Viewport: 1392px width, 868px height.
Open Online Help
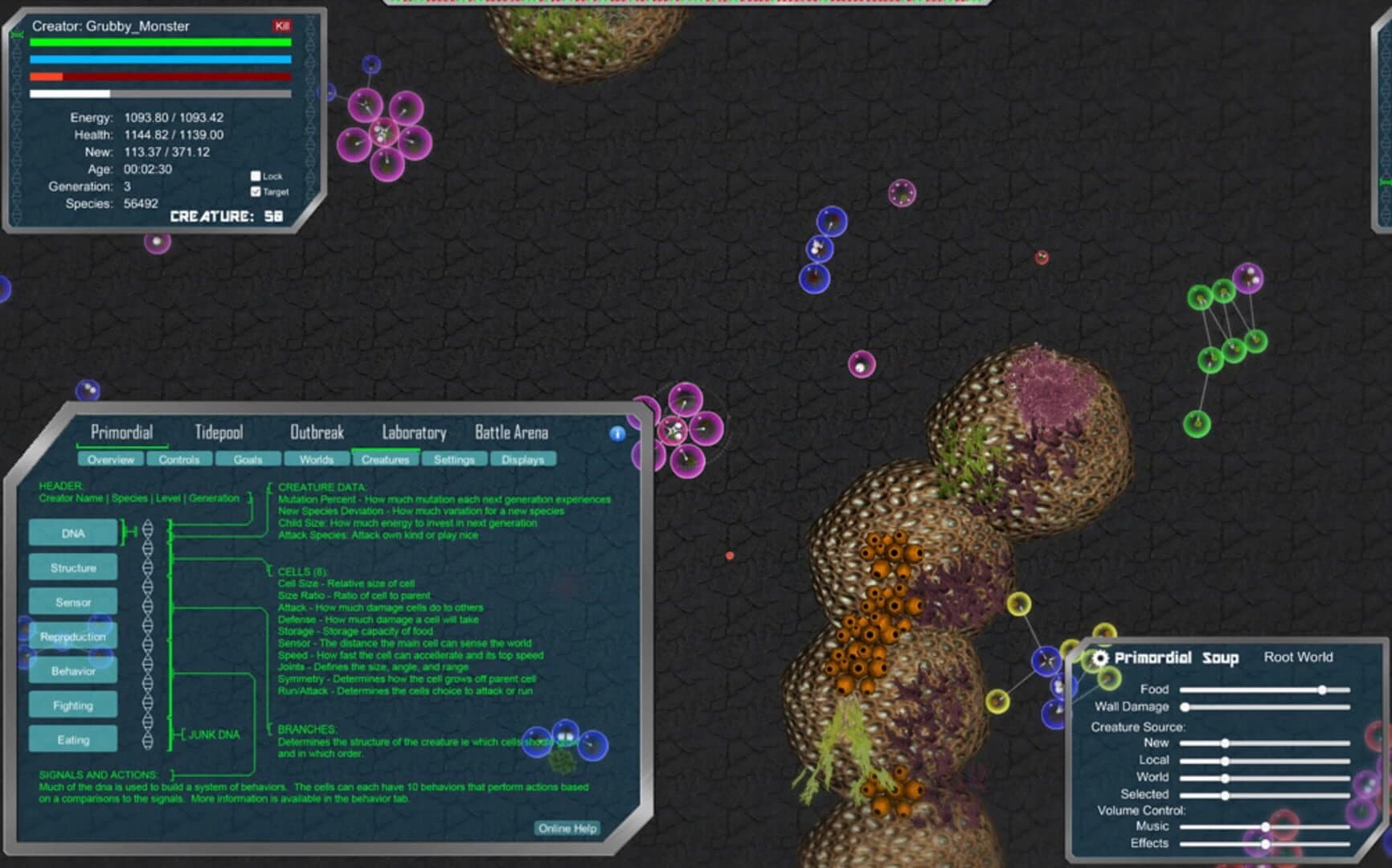(567, 828)
